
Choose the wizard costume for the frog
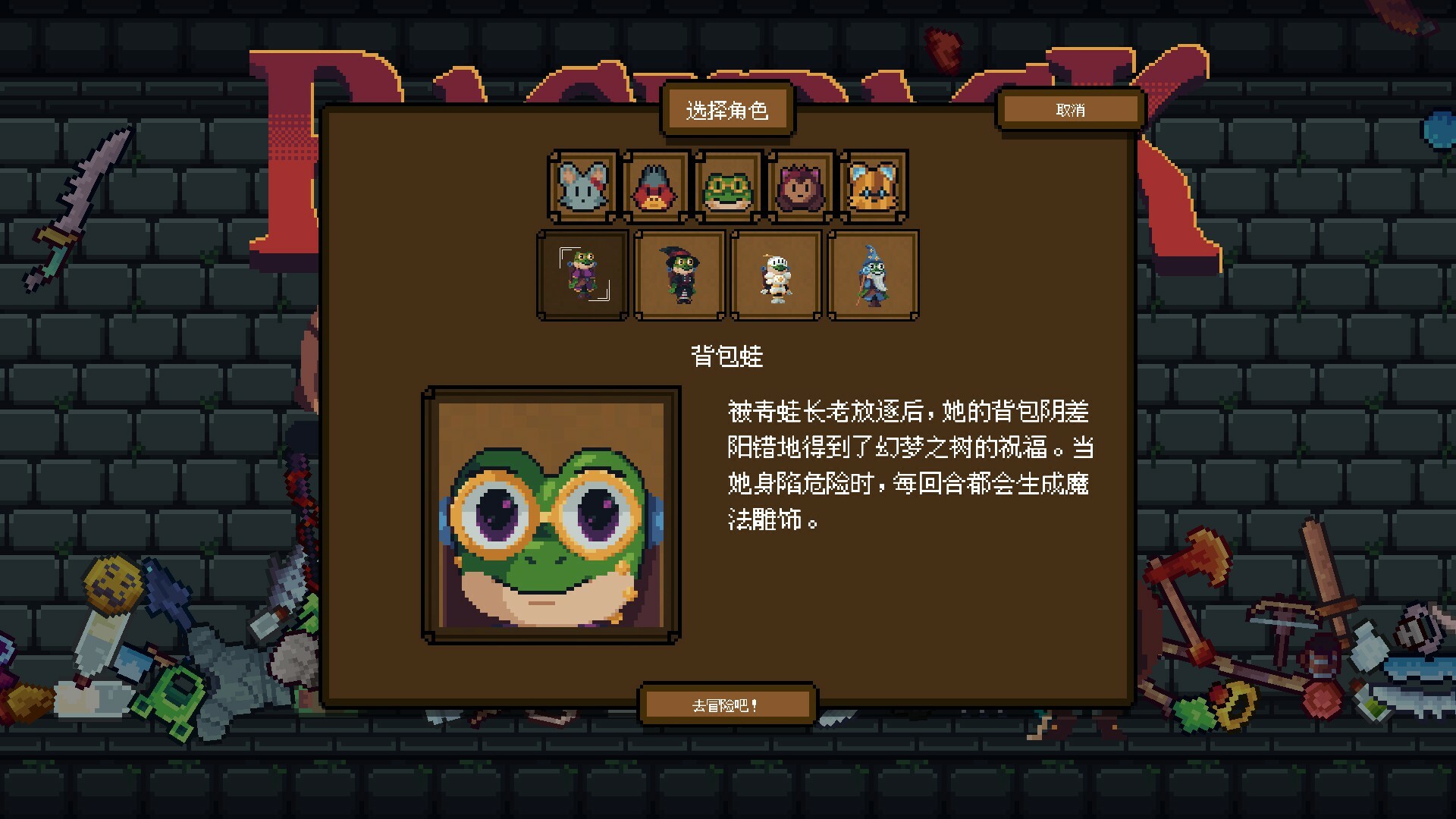873,275
